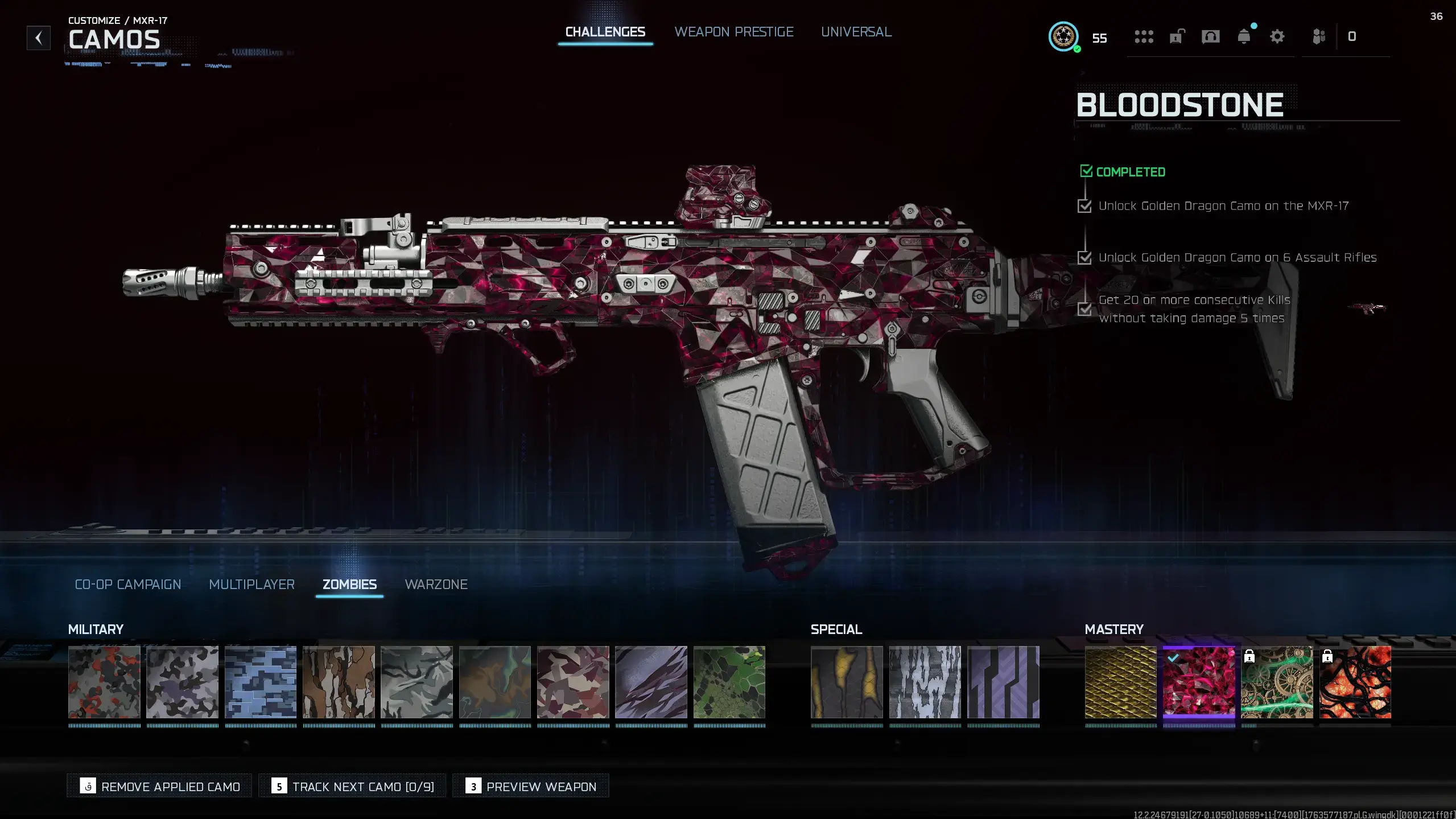
Task: Check 'Unlock Golden Dragon Camo on the MXR-17'
Action: click(x=1086, y=206)
